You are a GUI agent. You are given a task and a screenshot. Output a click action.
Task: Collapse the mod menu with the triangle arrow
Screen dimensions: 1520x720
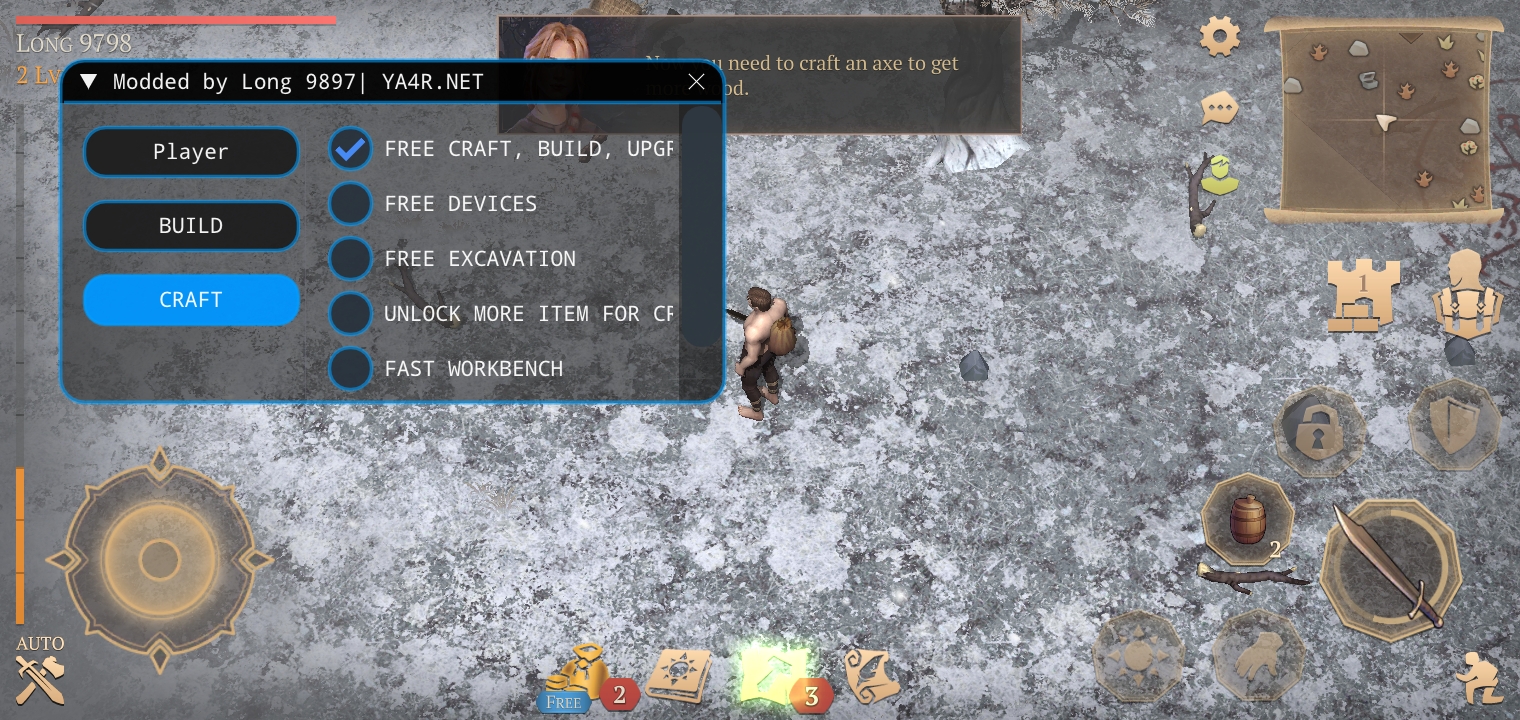88,82
